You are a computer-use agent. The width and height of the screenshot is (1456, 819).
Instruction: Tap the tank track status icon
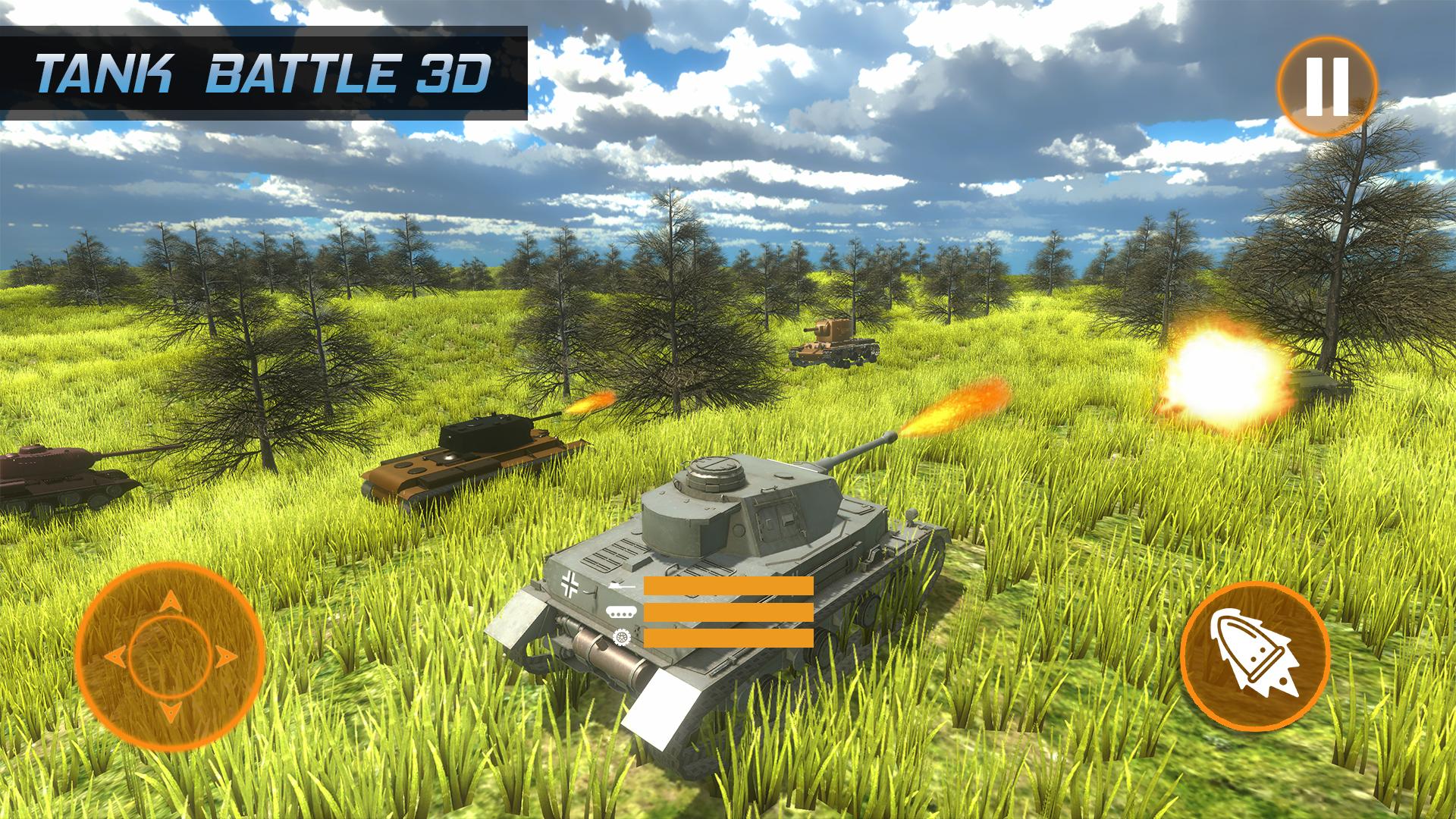pyautogui.click(x=621, y=612)
